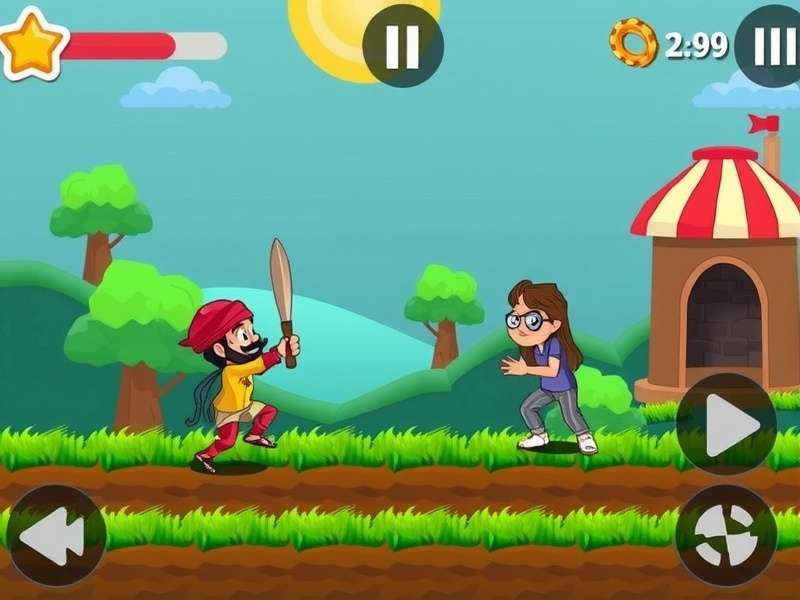Click the gold star icon
Screen dimensions: 800x600
[x=32, y=43]
